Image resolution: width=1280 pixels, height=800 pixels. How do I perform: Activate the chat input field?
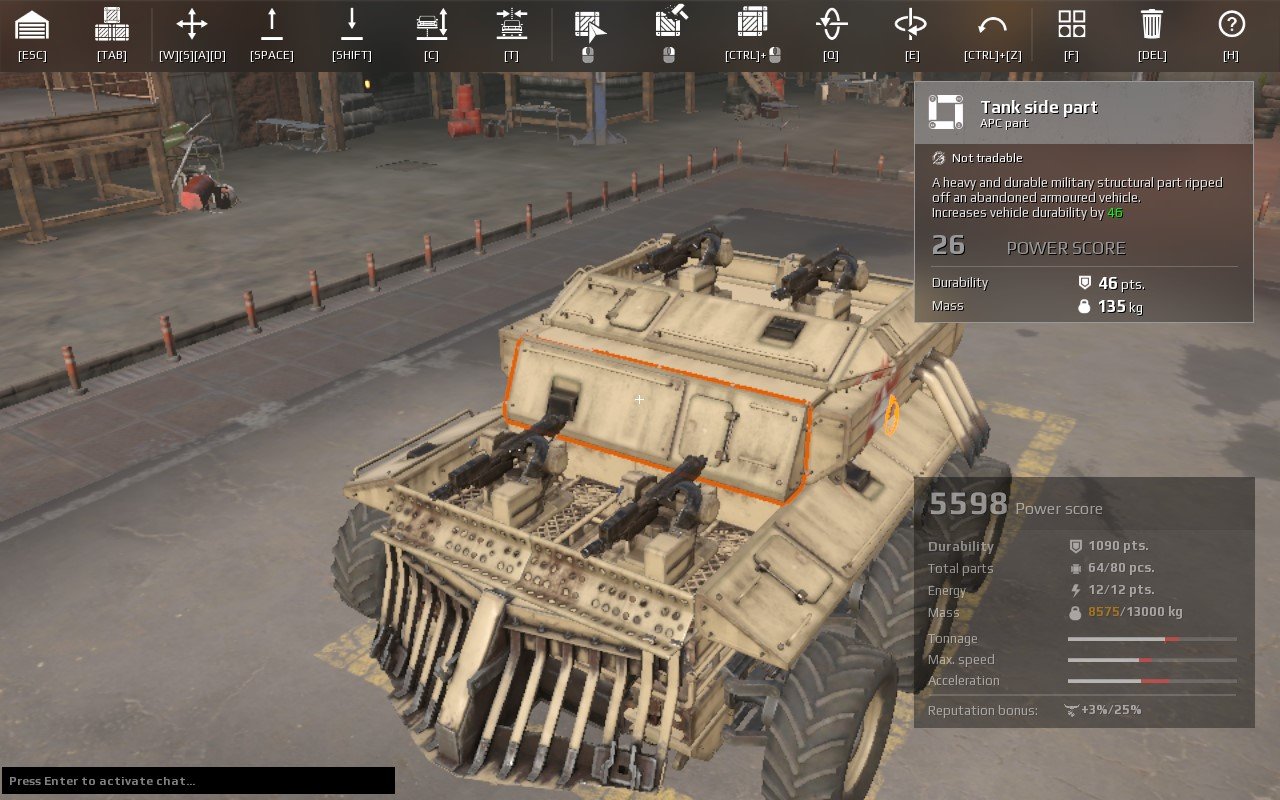point(197,780)
